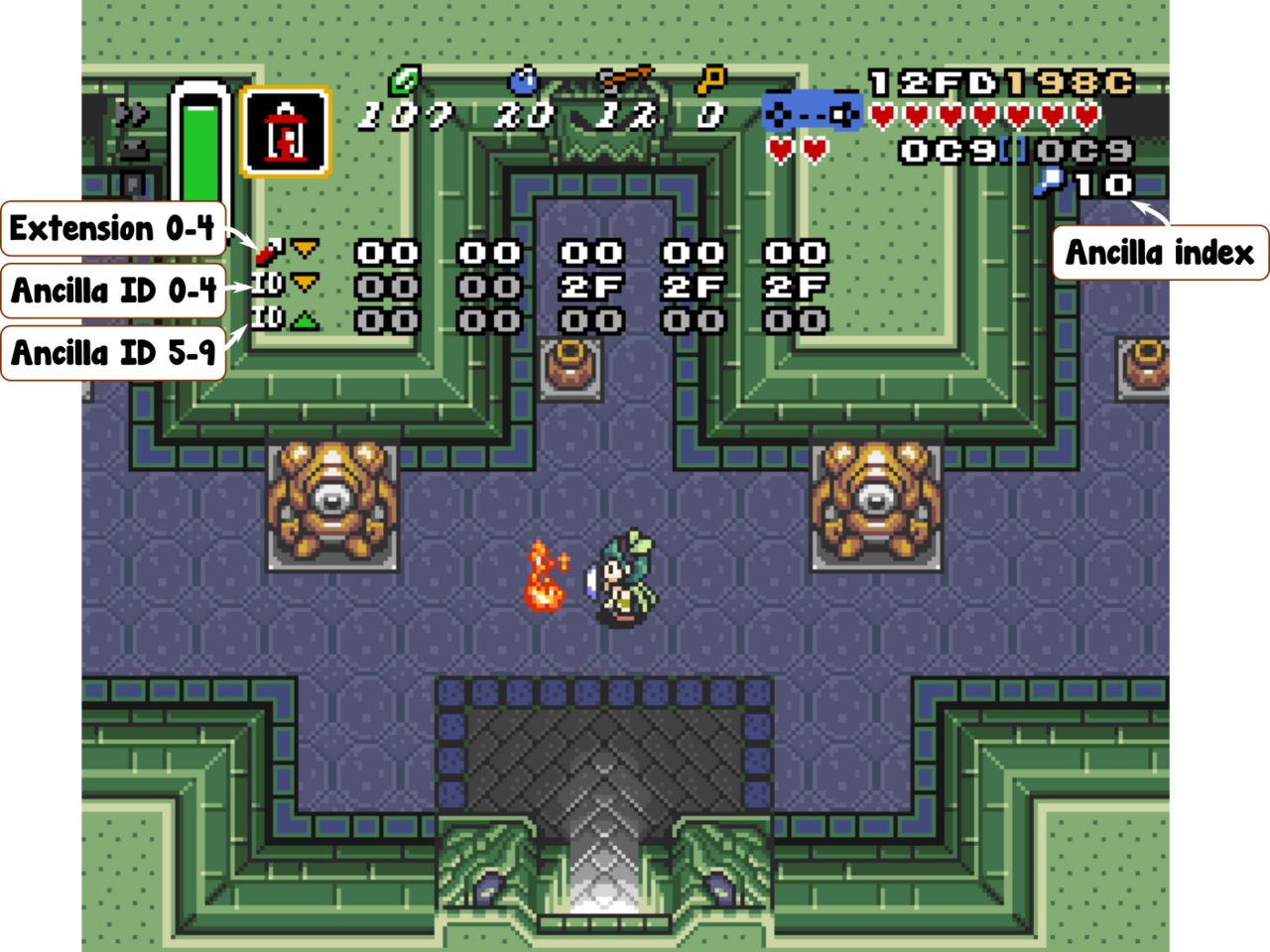Select the equipped lamp item box

[286, 132]
